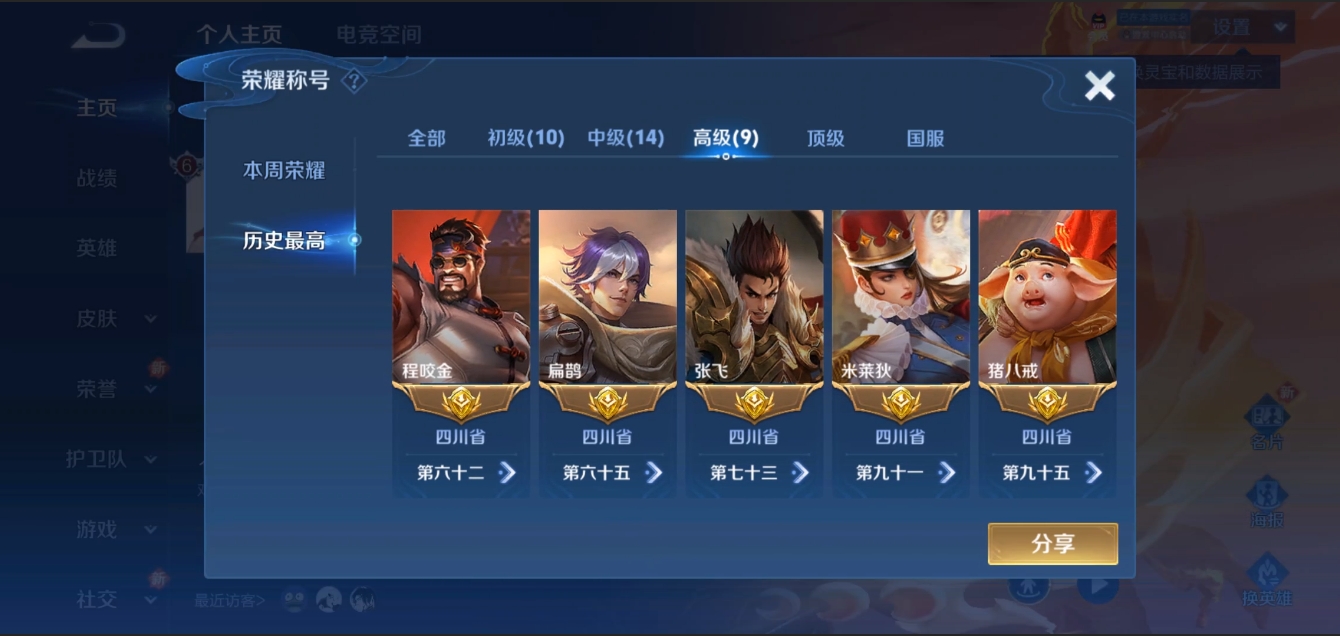Choose the 张飞 hero title card
1340x636 pixels.
pos(754,298)
